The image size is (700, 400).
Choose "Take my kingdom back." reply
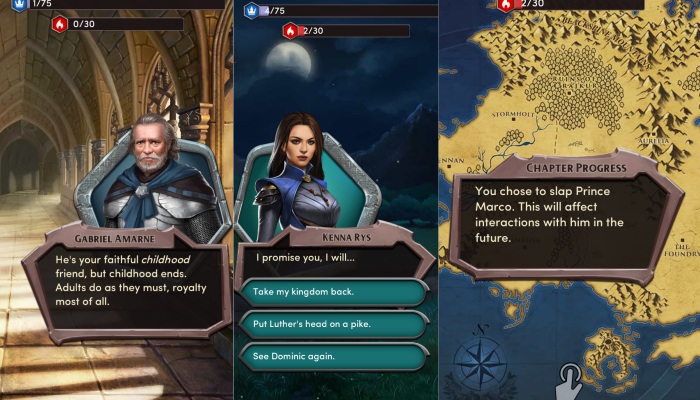[335, 292]
